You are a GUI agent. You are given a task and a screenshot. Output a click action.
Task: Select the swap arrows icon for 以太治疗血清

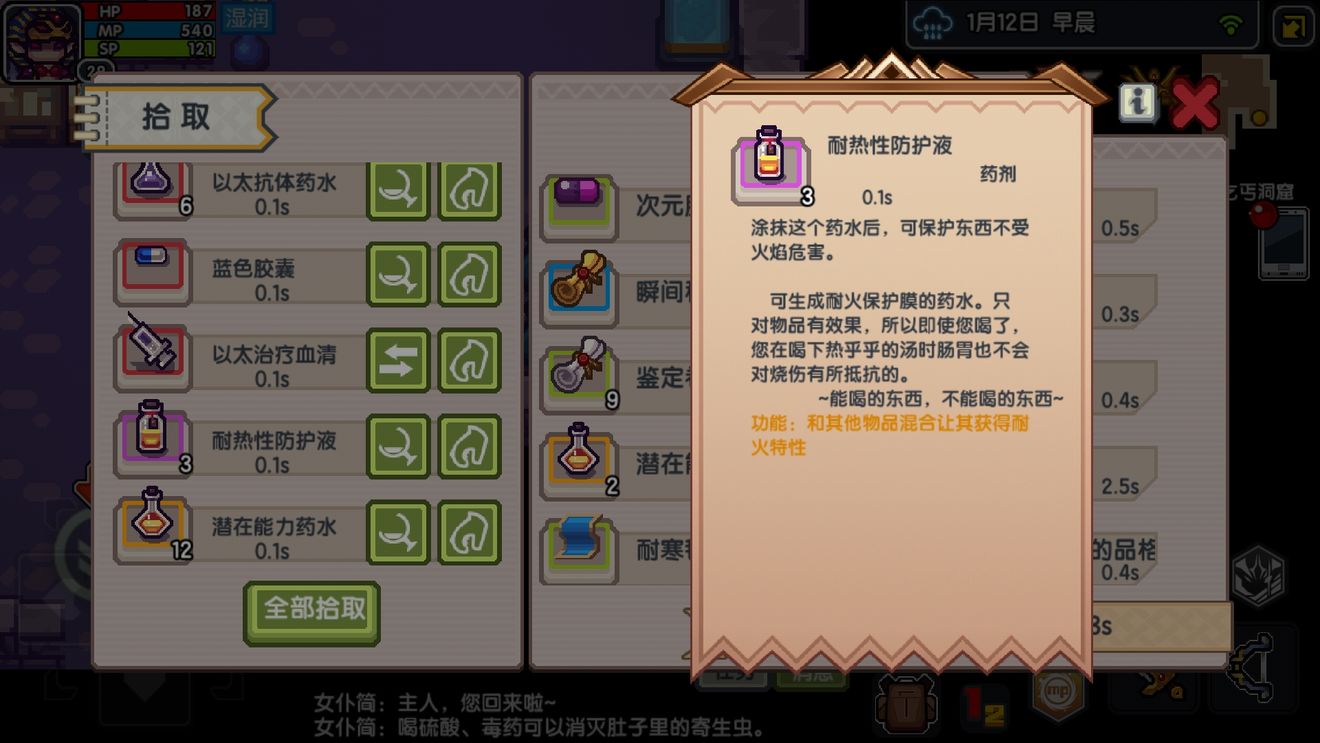coord(398,356)
